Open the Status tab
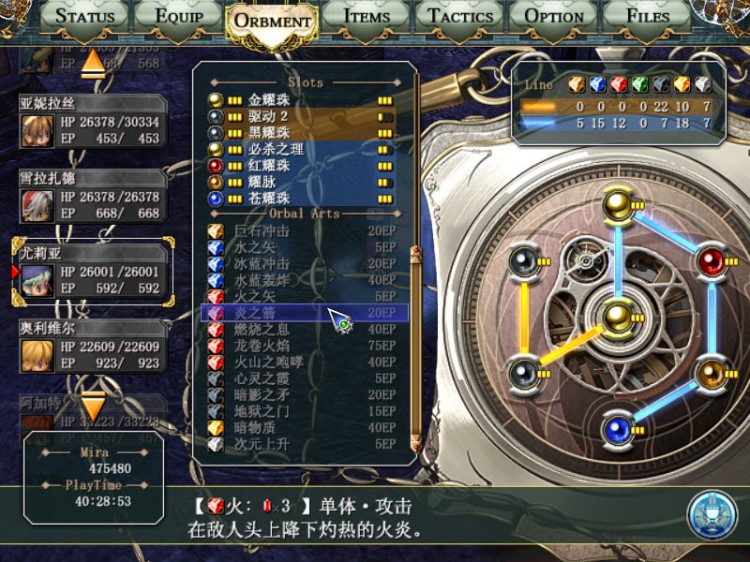Viewport: 750px width, 562px height. 84,16
